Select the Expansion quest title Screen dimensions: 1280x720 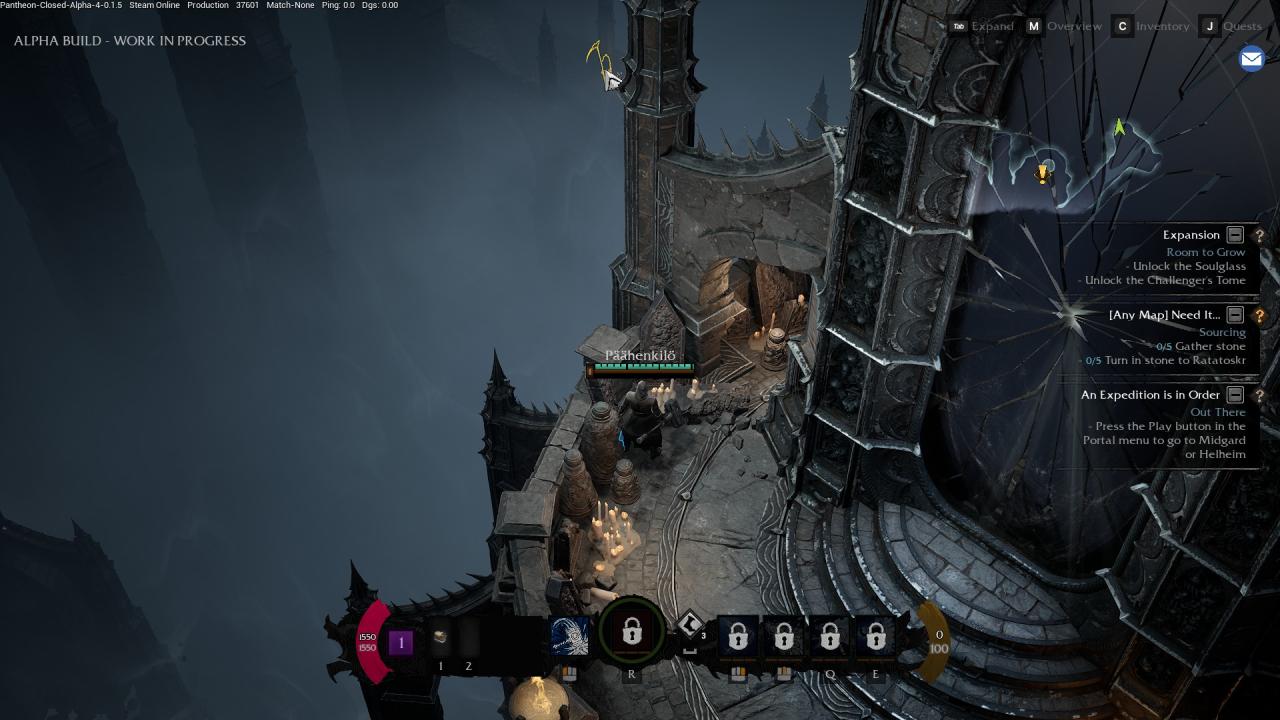(1191, 235)
